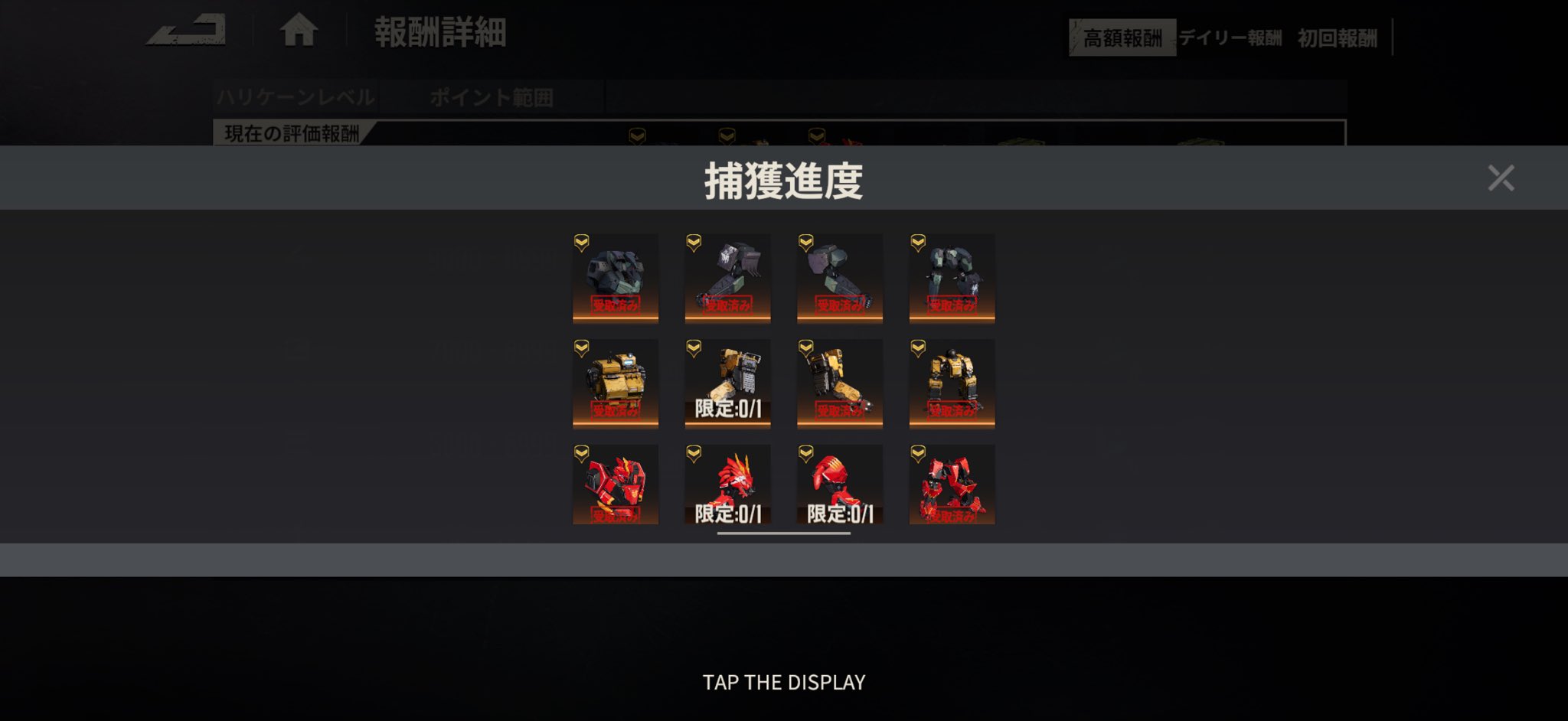Pick the yellow mech legs reward
This screenshot has width=1568, height=721.
click(x=952, y=383)
